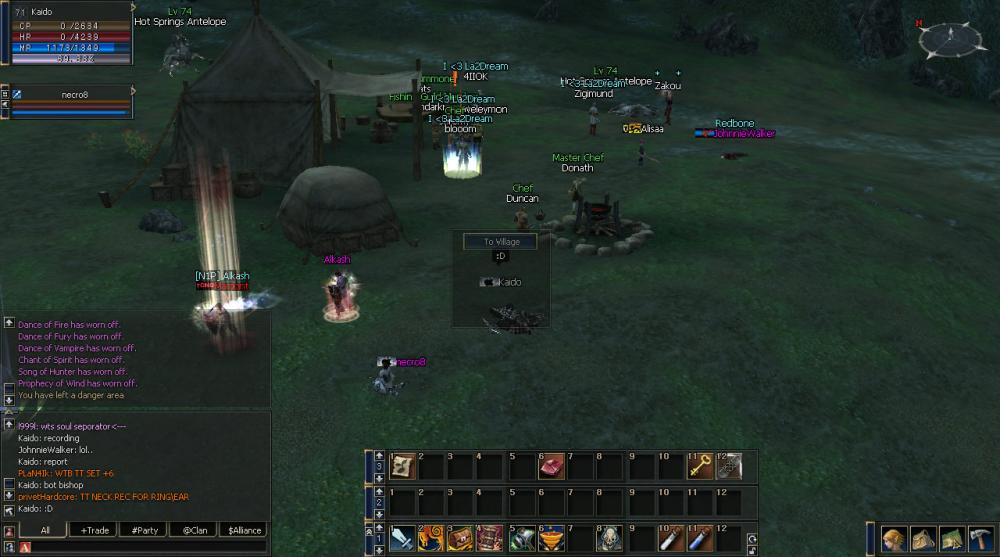
Task: Select the necro8 target status window
Action: (67, 102)
